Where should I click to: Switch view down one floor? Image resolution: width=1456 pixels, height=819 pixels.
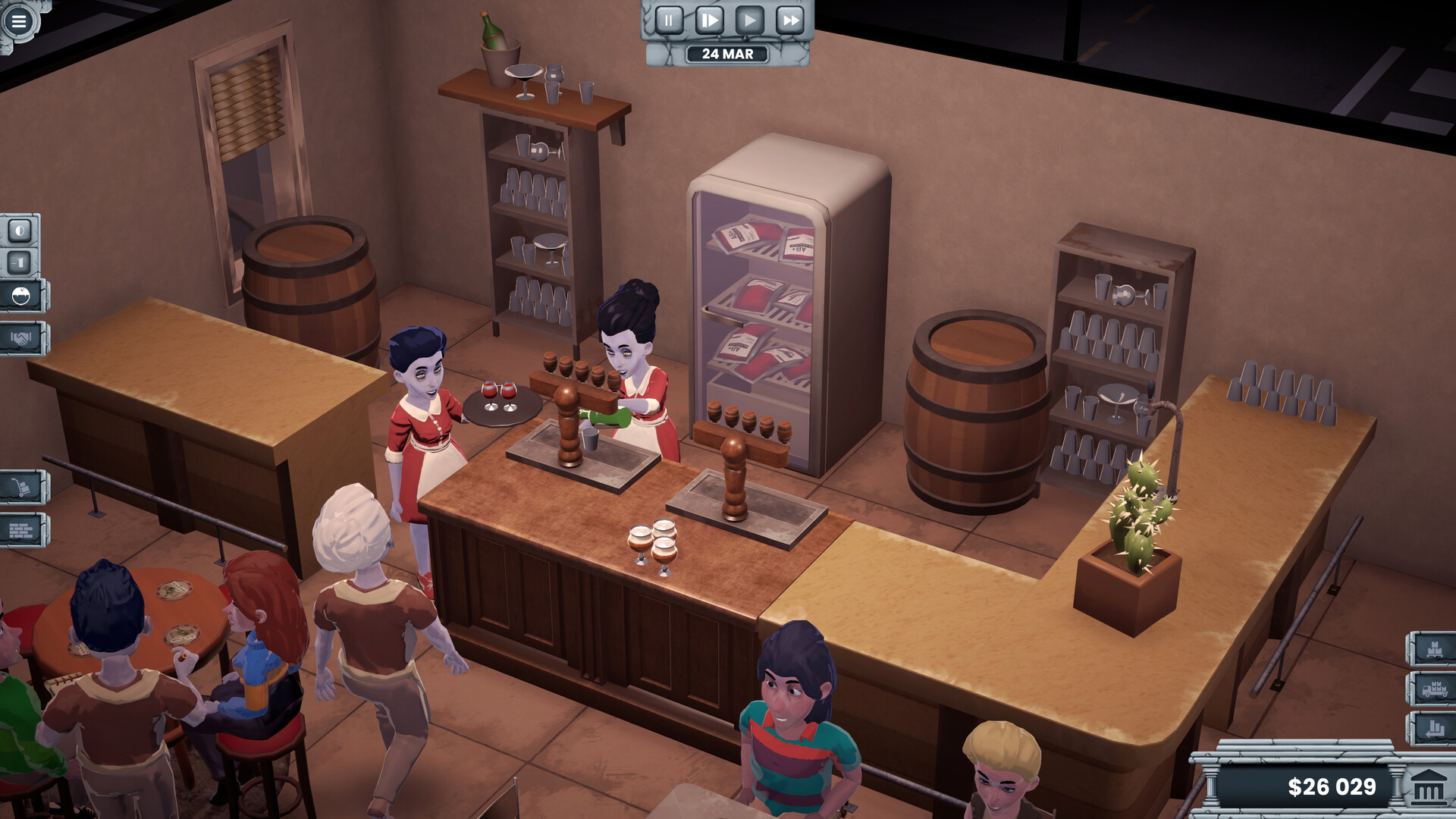point(21,262)
